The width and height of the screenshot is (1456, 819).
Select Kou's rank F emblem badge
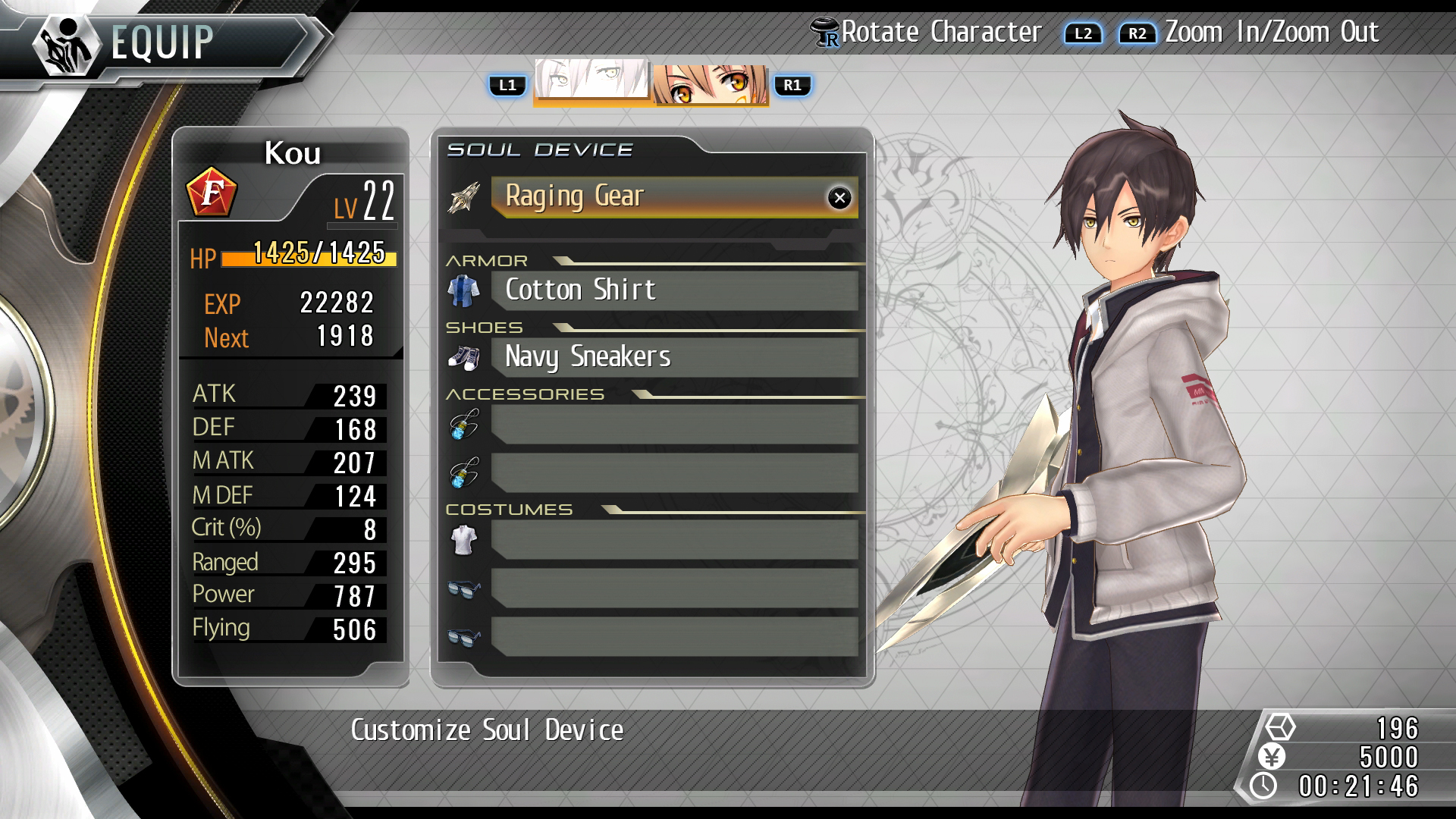211,191
